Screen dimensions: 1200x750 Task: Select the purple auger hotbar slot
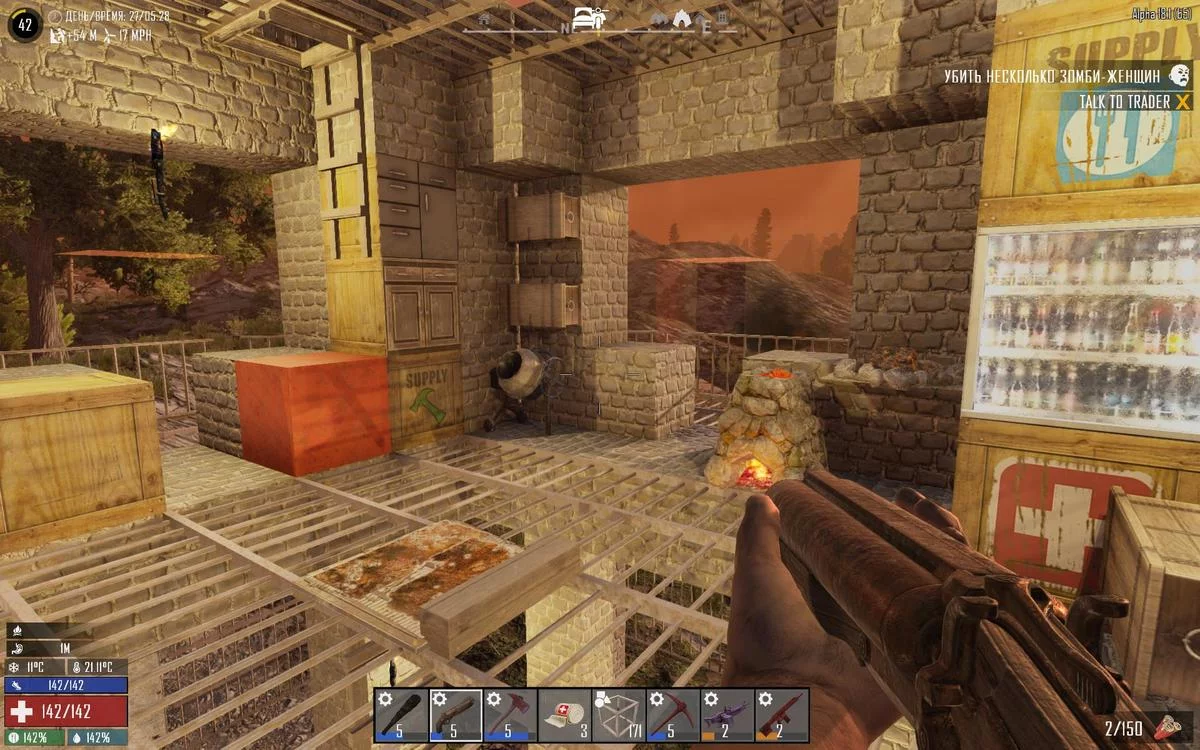click(x=727, y=715)
